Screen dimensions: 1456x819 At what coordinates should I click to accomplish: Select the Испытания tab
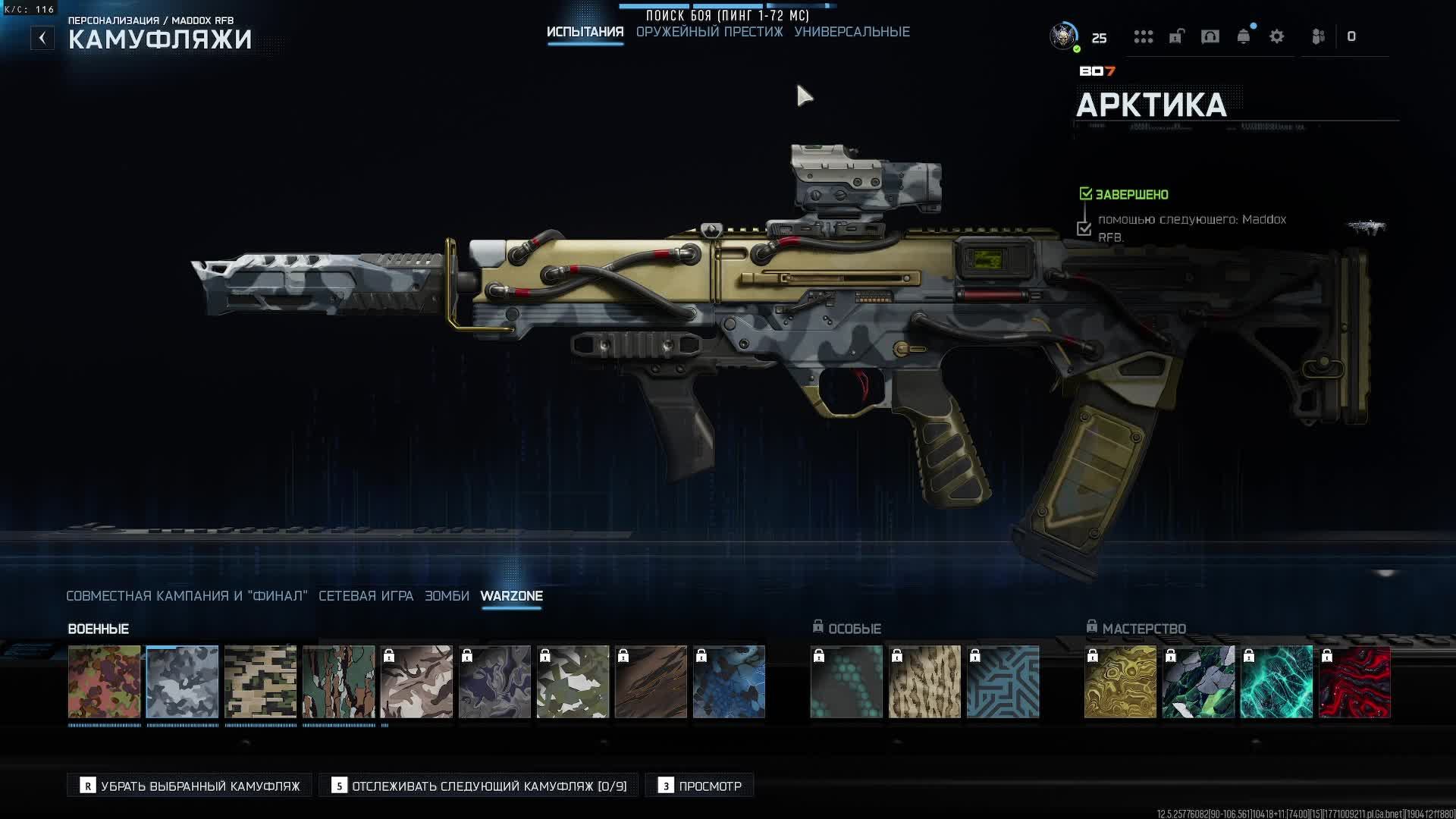tap(585, 32)
